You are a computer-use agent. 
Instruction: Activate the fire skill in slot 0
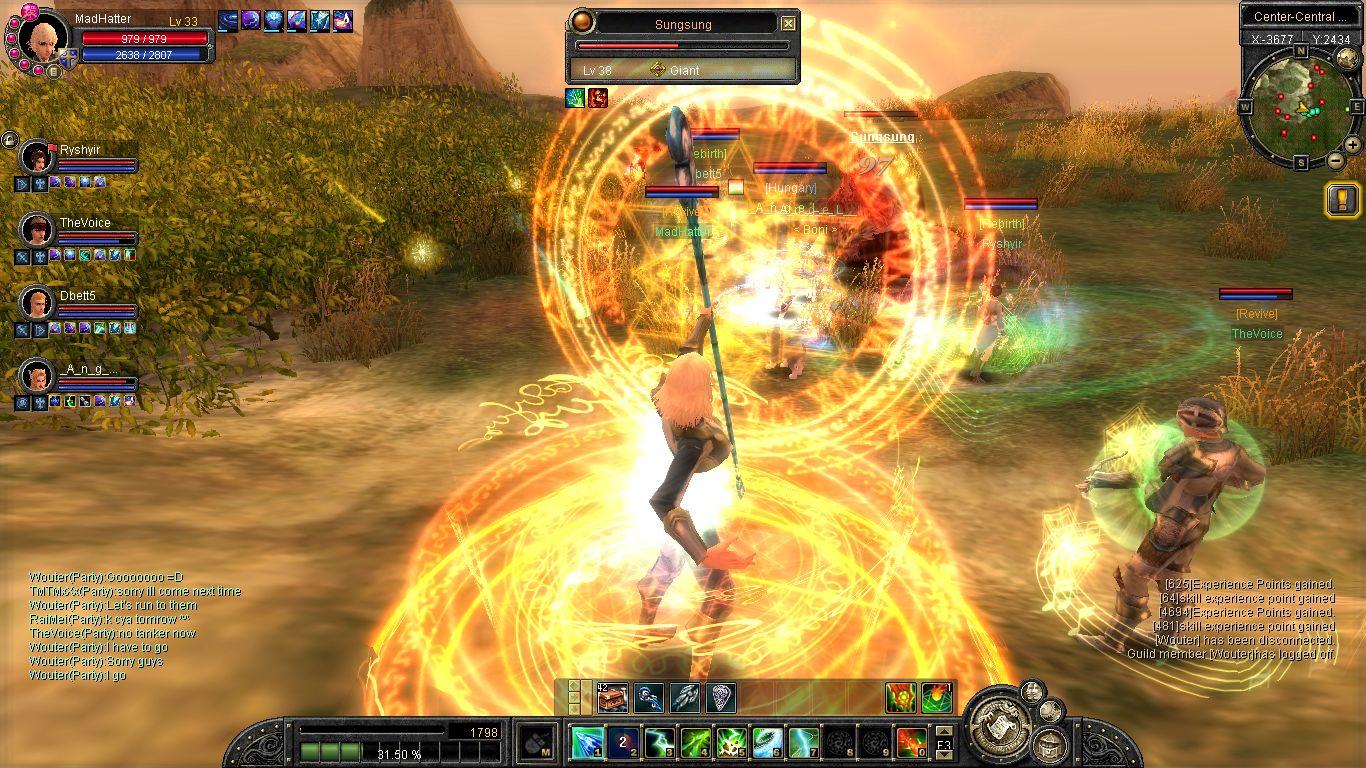click(911, 743)
